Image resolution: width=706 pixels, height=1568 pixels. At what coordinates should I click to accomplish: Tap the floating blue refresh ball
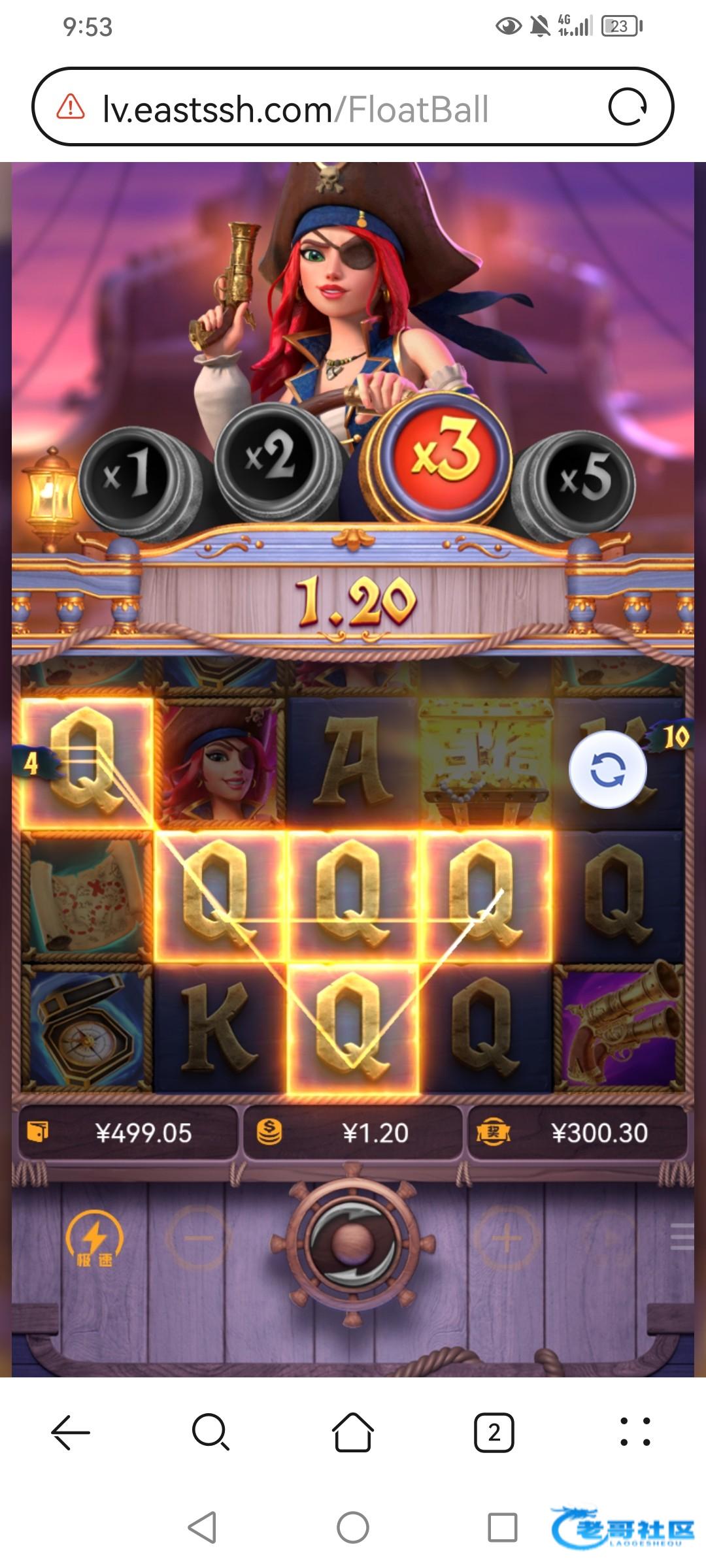pyautogui.click(x=607, y=770)
